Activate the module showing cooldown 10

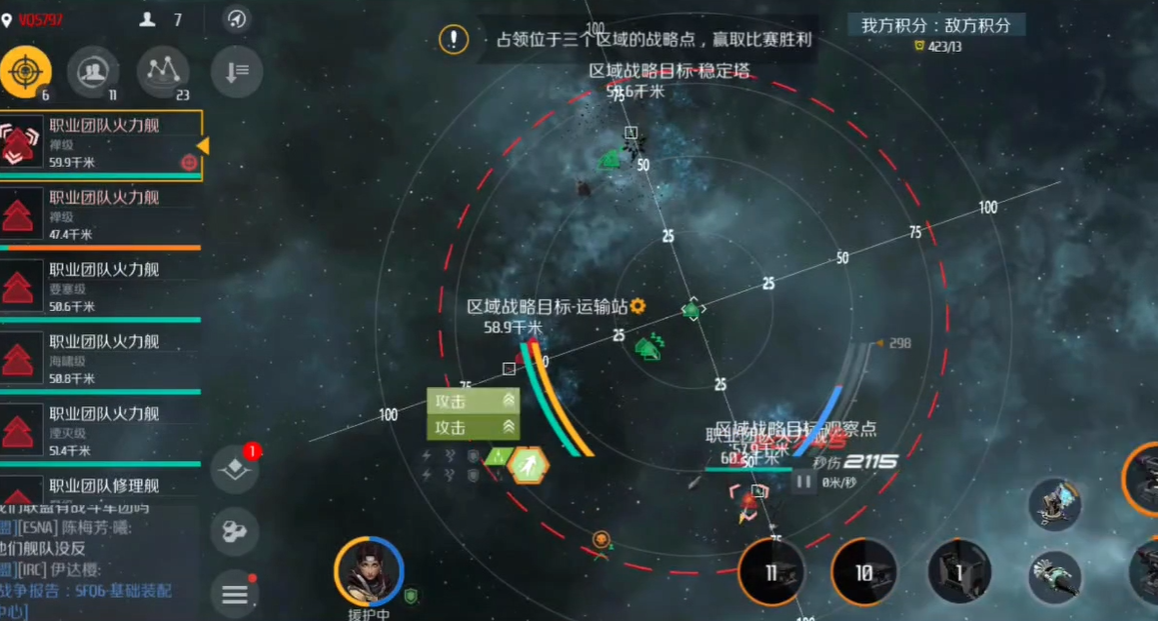(x=864, y=573)
